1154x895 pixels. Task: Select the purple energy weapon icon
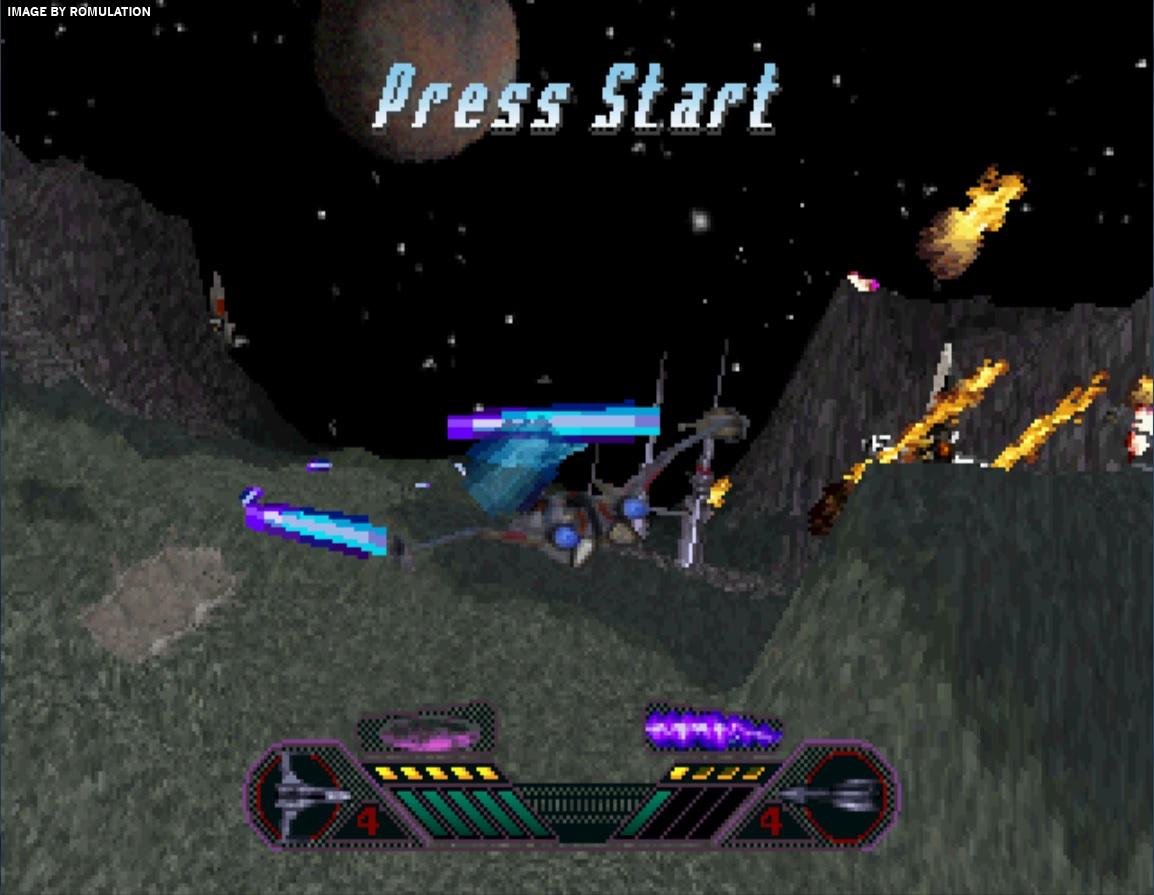(x=711, y=731)
